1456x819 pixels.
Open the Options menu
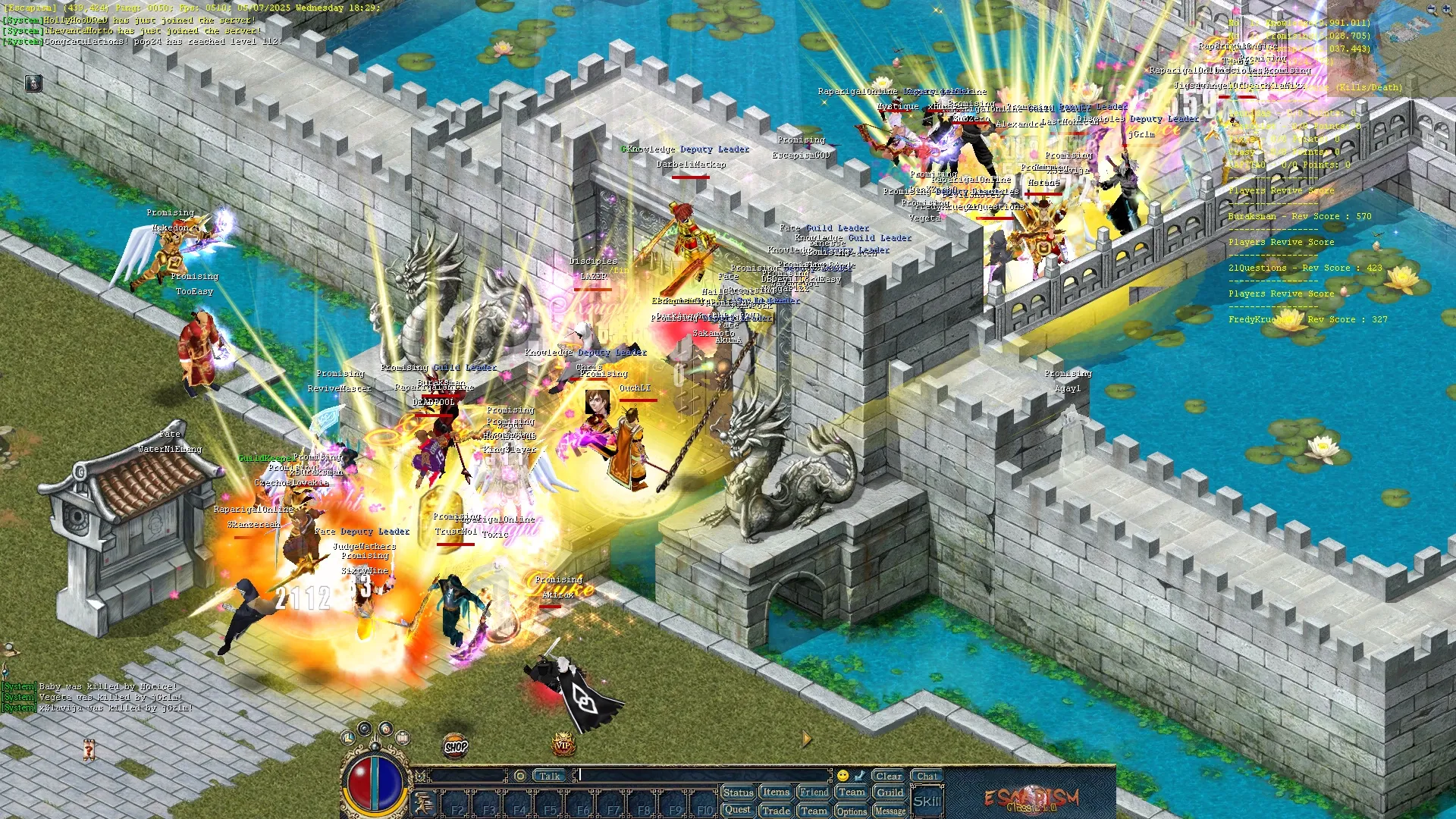852,811
